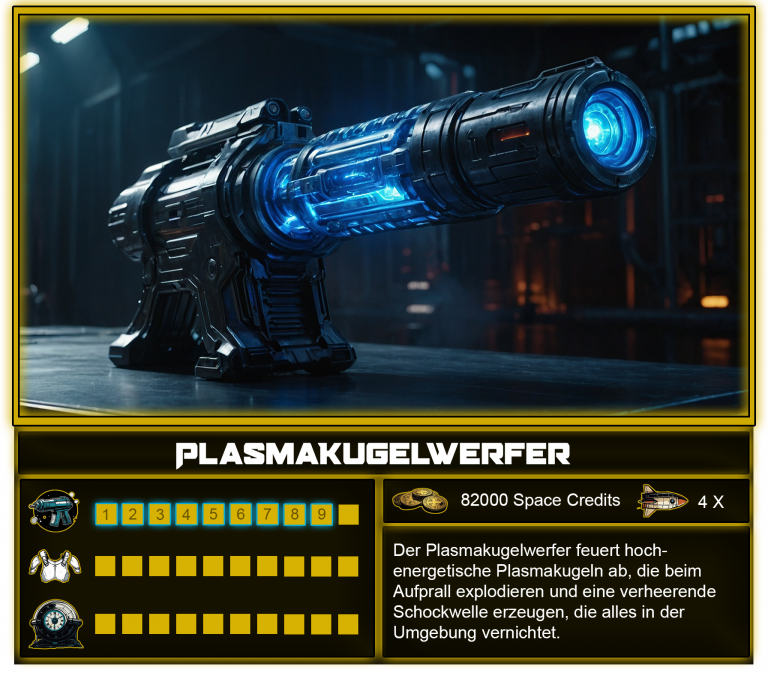Select the spaceship quantity icon

point(663,500)
